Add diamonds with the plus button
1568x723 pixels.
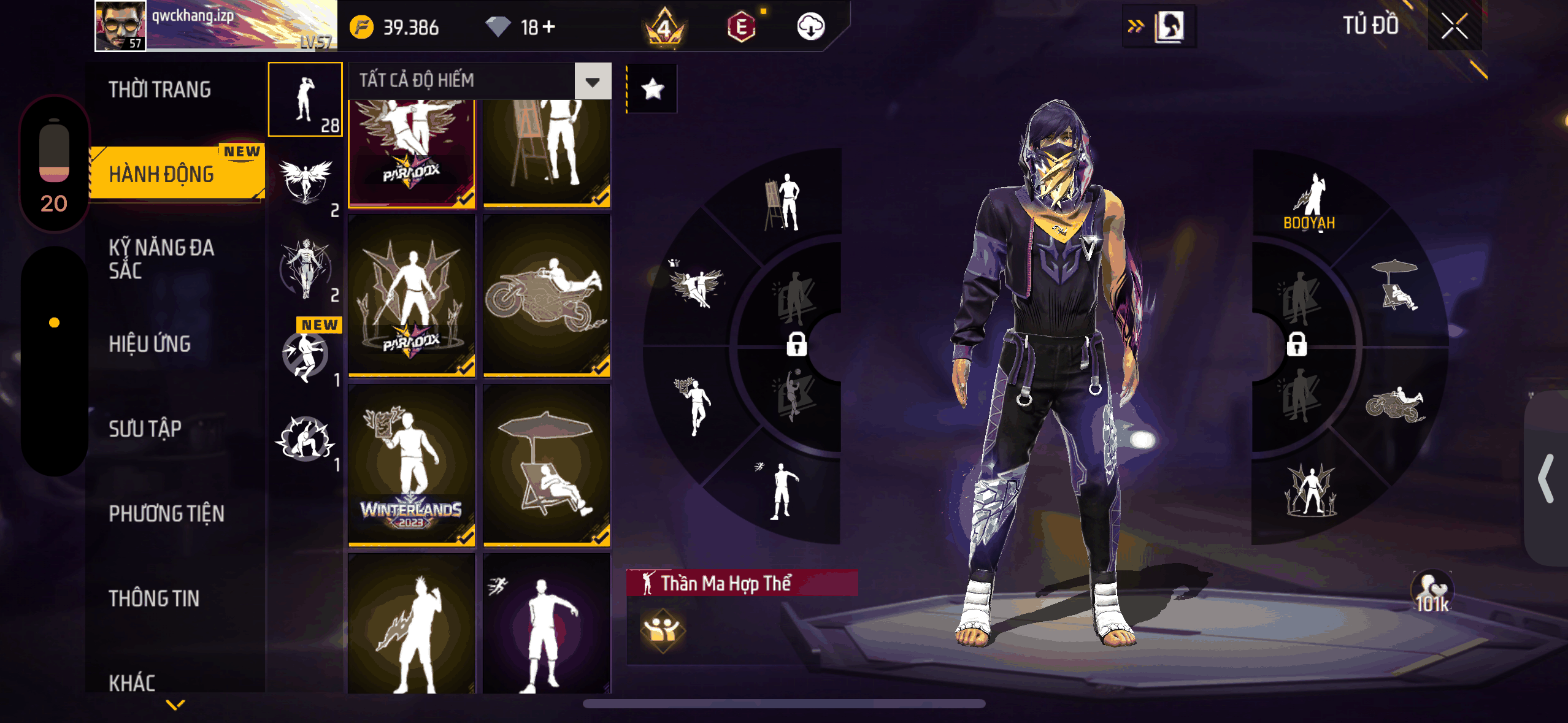coord(549,27)
